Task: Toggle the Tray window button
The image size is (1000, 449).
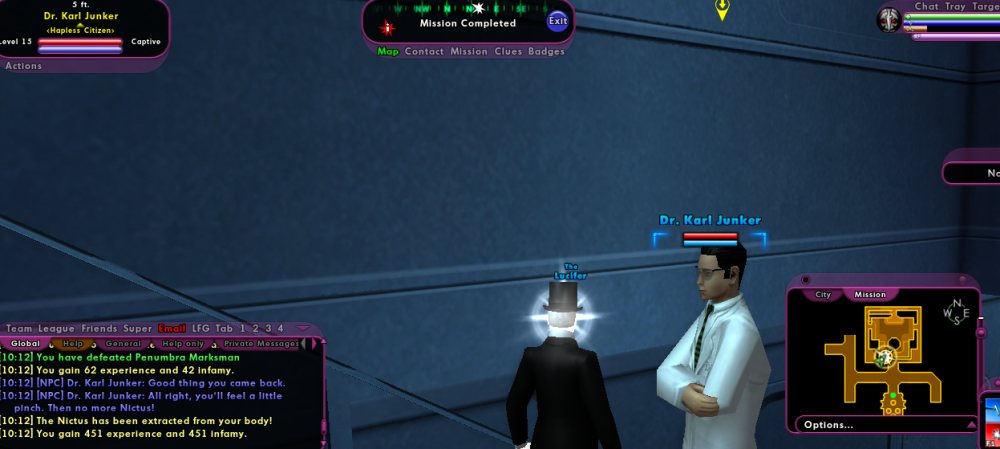Action: (x=955, y=6)
